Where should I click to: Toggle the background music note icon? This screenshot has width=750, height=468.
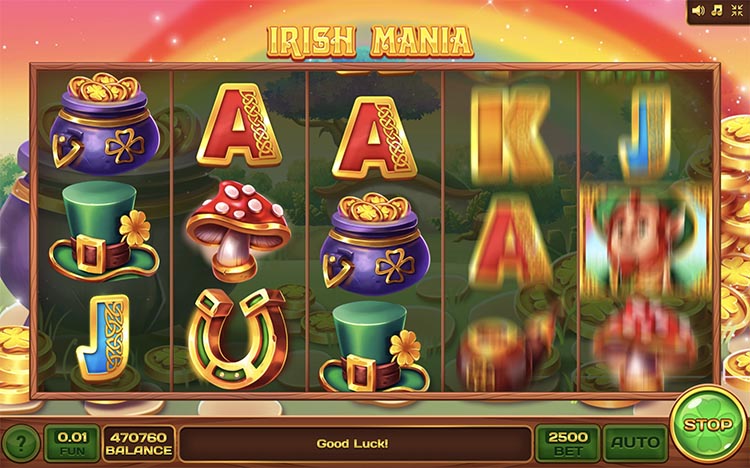click(717, 11)
